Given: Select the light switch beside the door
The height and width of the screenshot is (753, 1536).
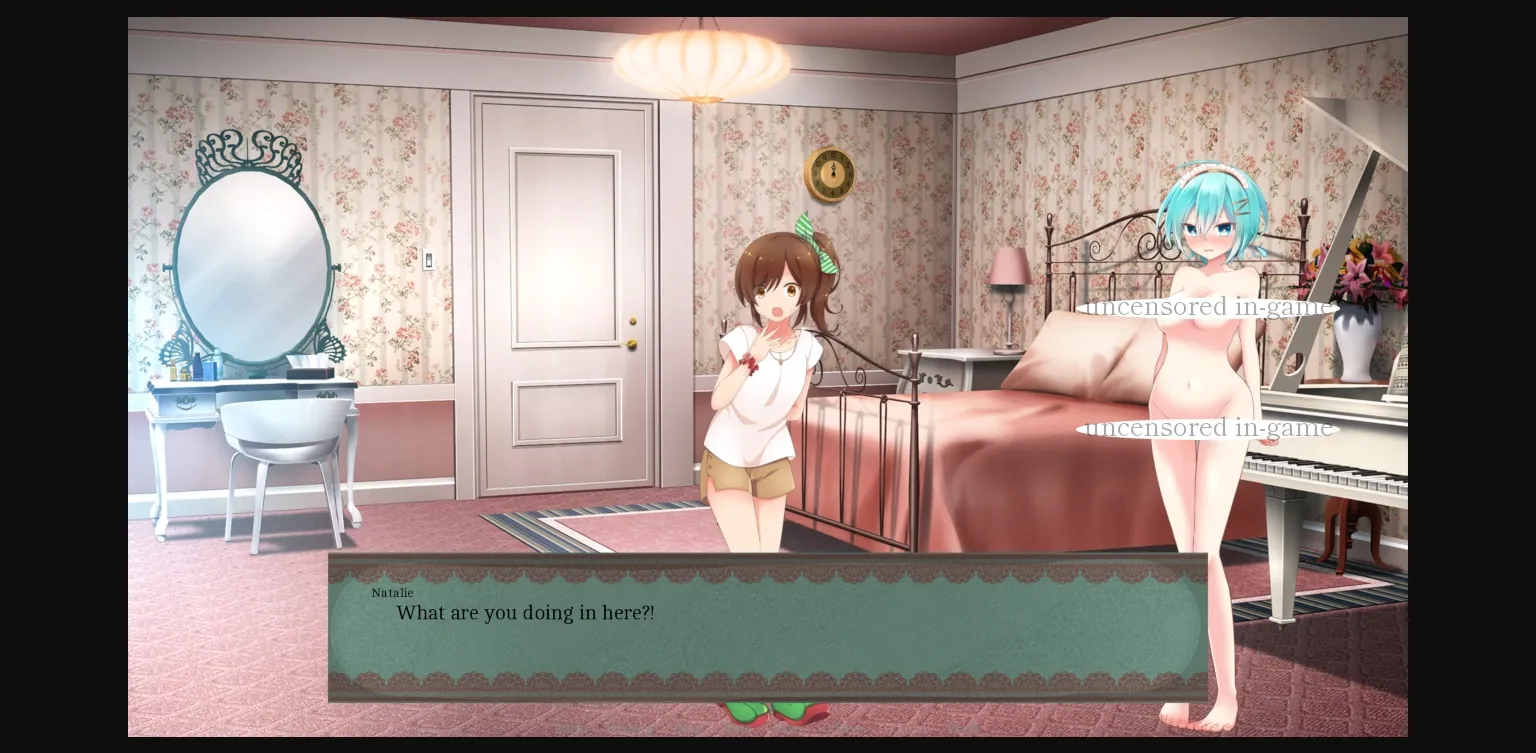Looking at the screenshot, I should click(x=430, y=259).
